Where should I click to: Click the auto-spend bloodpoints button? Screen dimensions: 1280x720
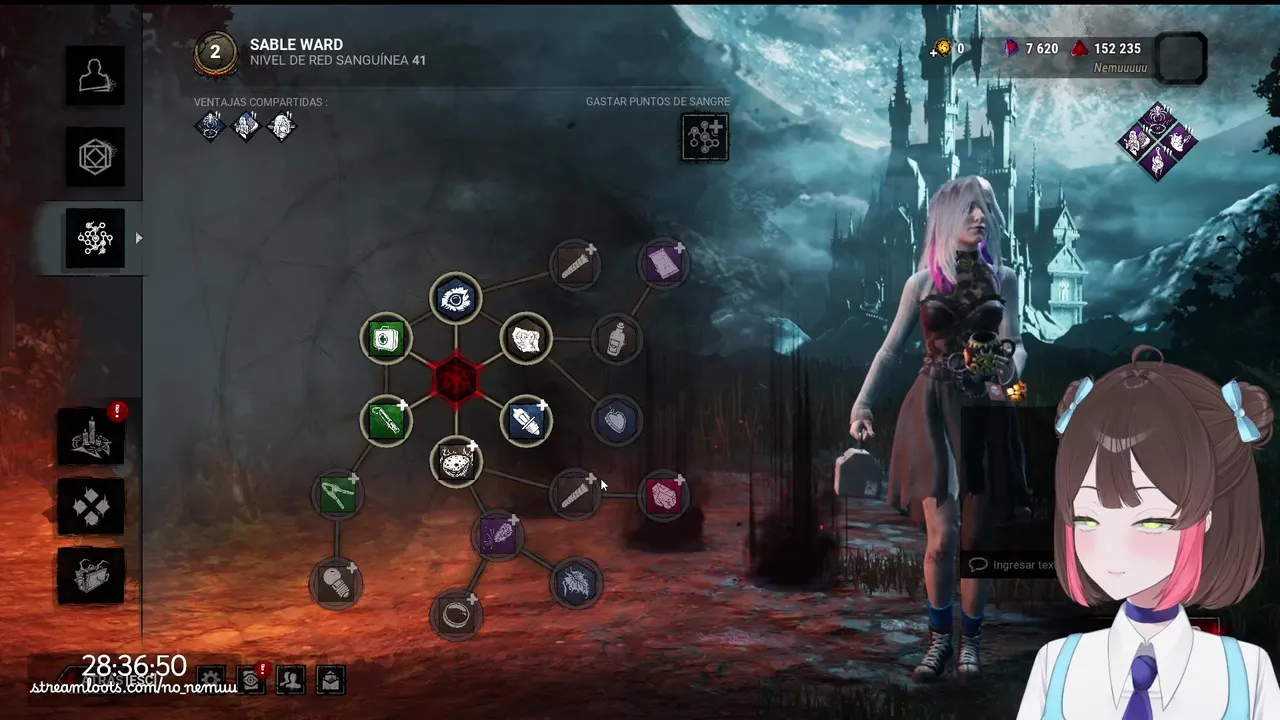pos(705,137)
